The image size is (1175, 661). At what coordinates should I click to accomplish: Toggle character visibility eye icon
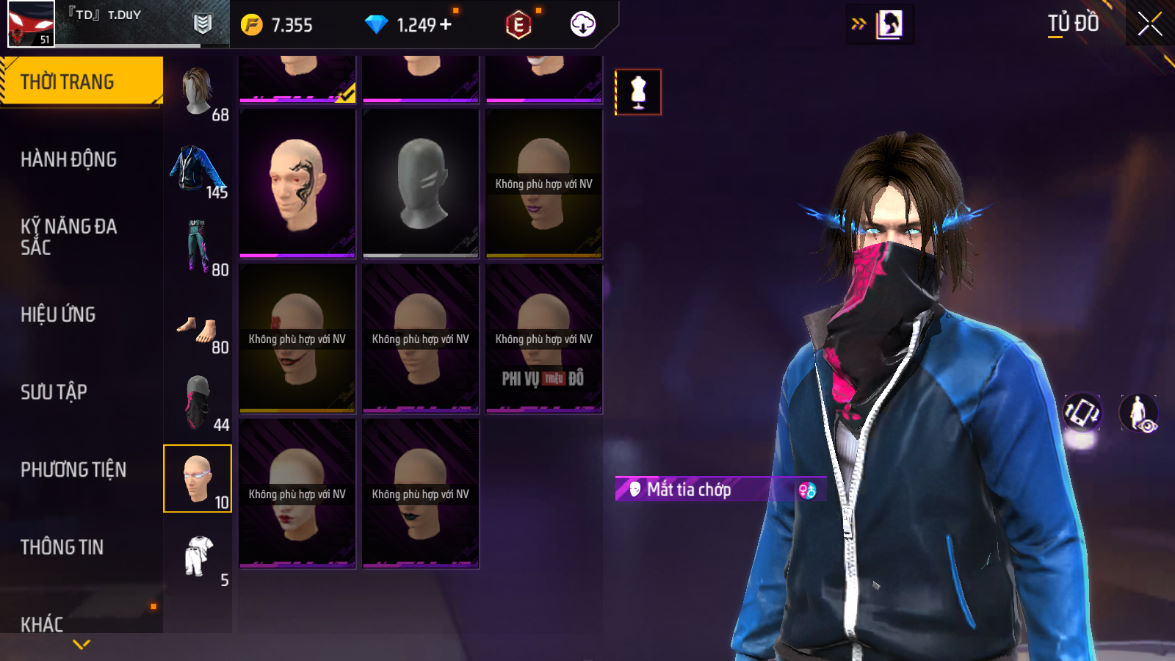point(1138,413)
